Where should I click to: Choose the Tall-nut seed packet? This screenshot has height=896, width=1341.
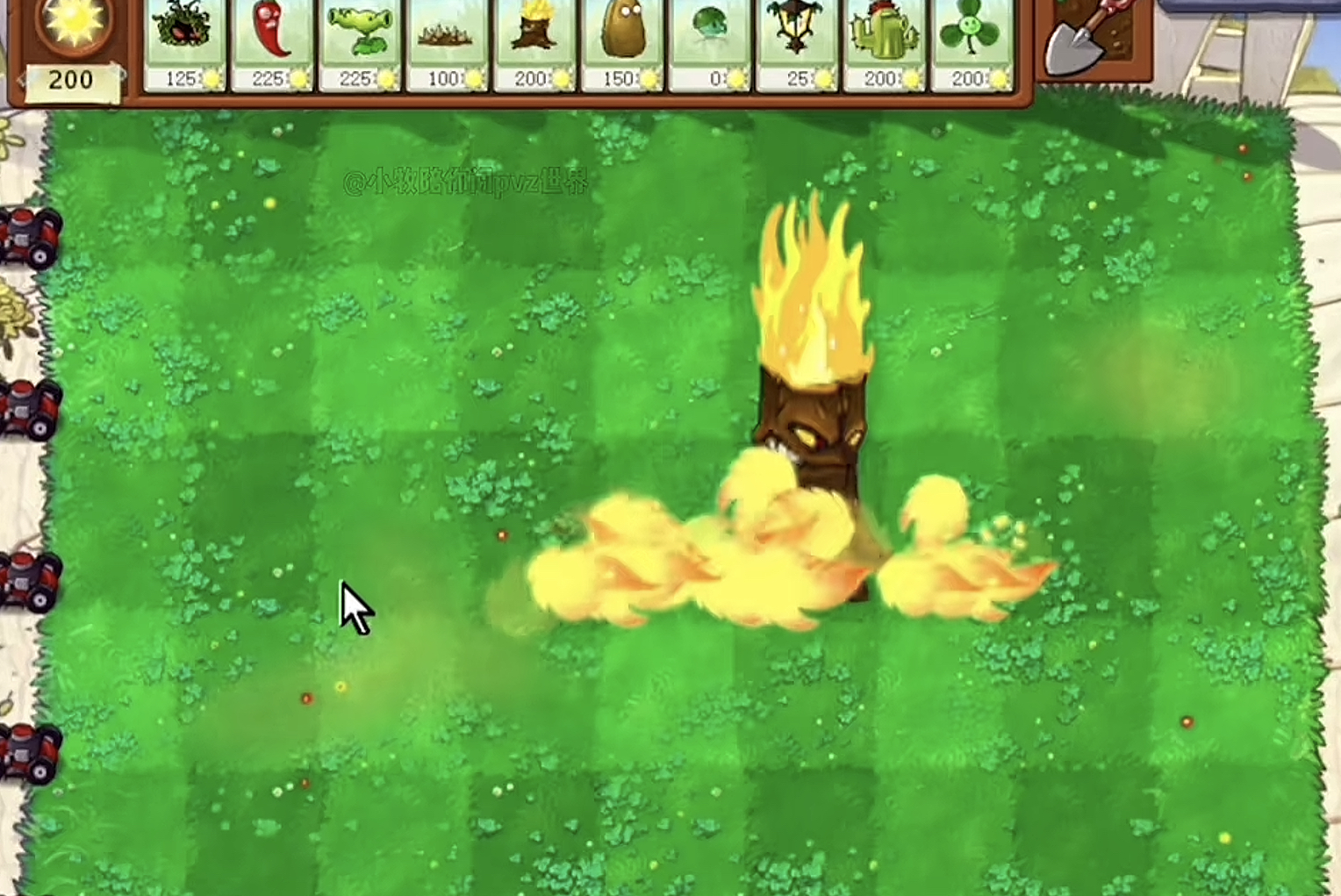[622, 42]
